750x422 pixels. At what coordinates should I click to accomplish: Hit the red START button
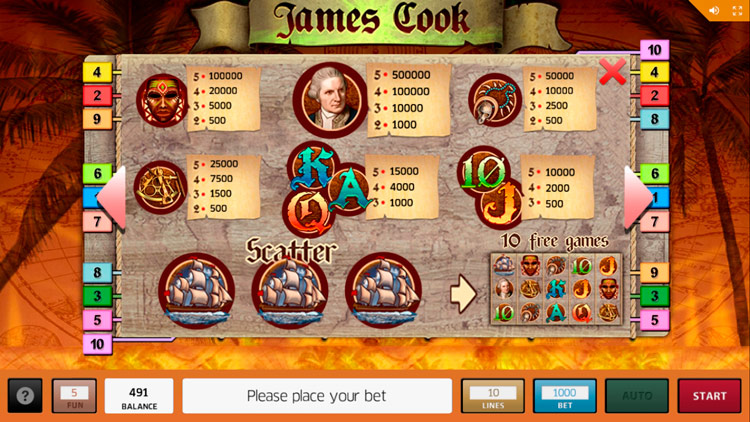(709, 396)
